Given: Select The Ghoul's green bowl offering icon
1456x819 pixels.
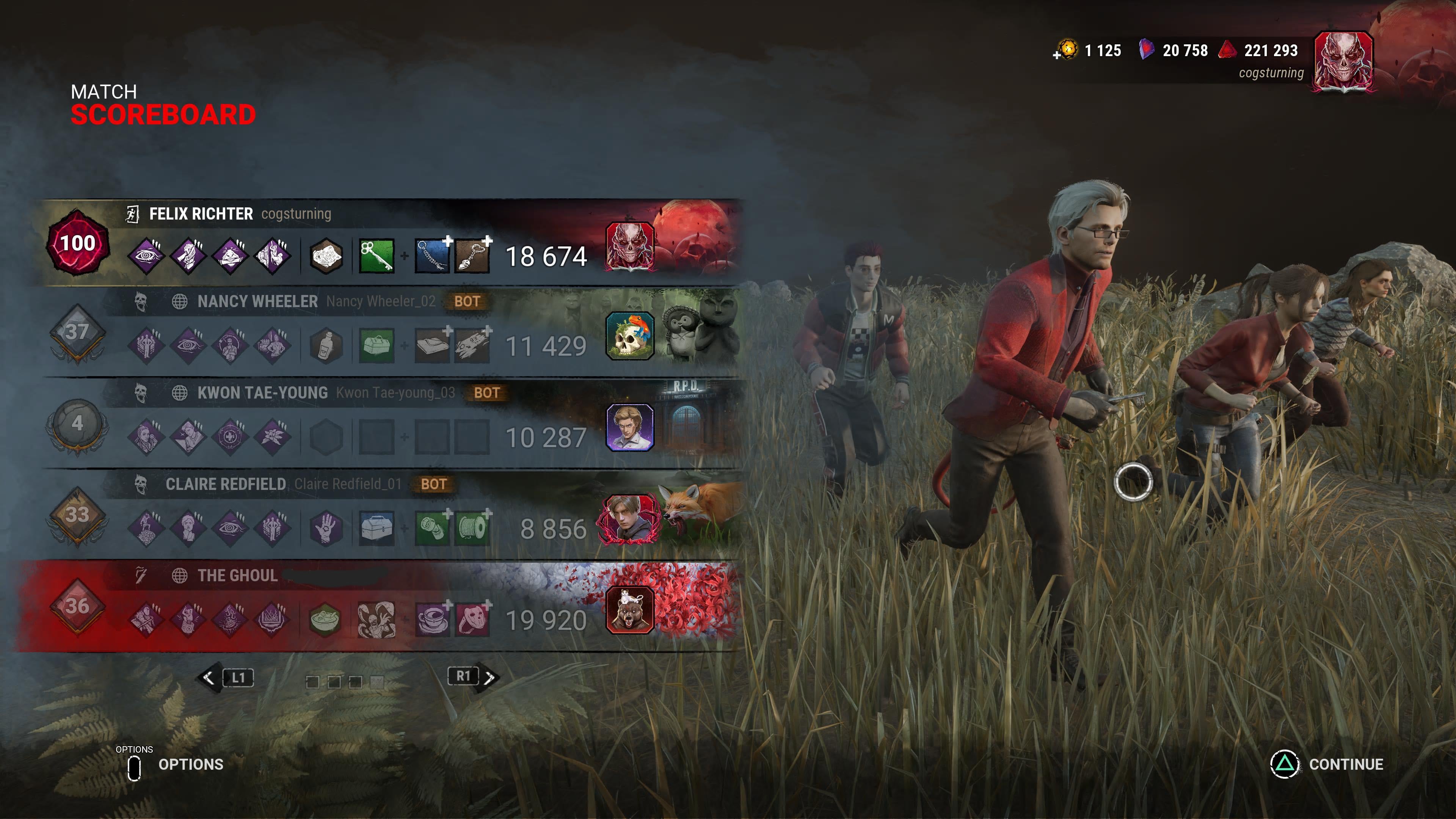Looking at the screenshot, I should tap(325, 620).
